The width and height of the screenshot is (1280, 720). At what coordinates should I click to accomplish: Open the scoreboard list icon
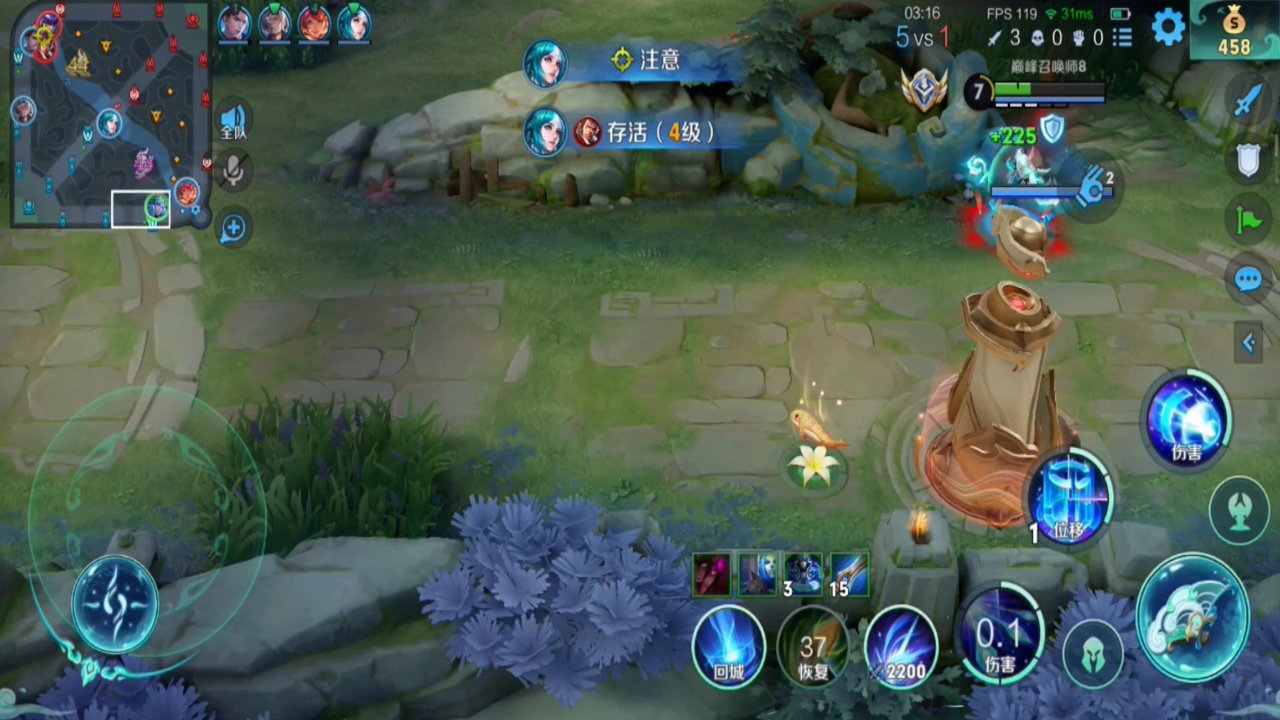(x=1123, y=38)
